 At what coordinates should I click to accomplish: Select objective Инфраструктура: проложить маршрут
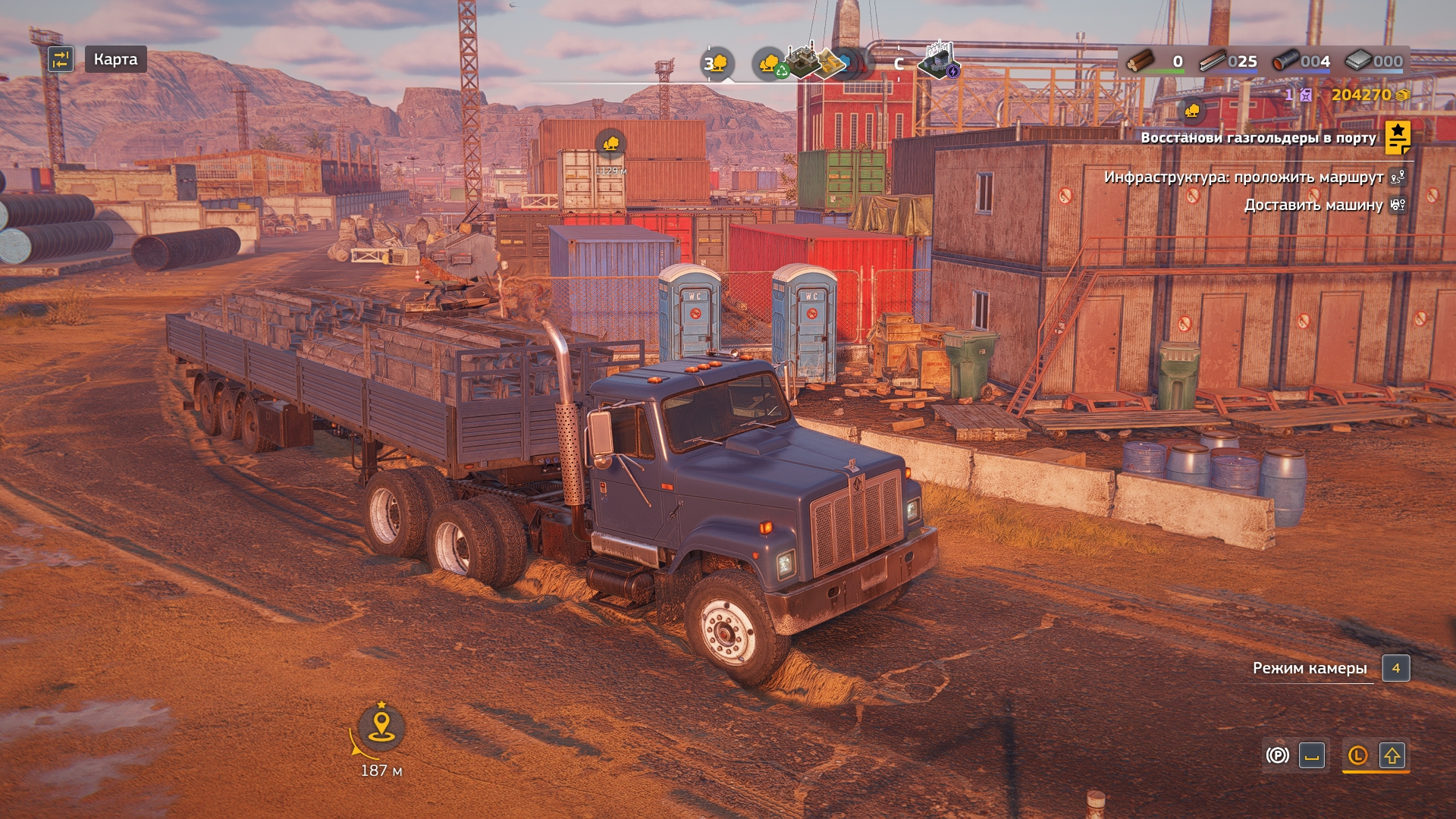1244,177
